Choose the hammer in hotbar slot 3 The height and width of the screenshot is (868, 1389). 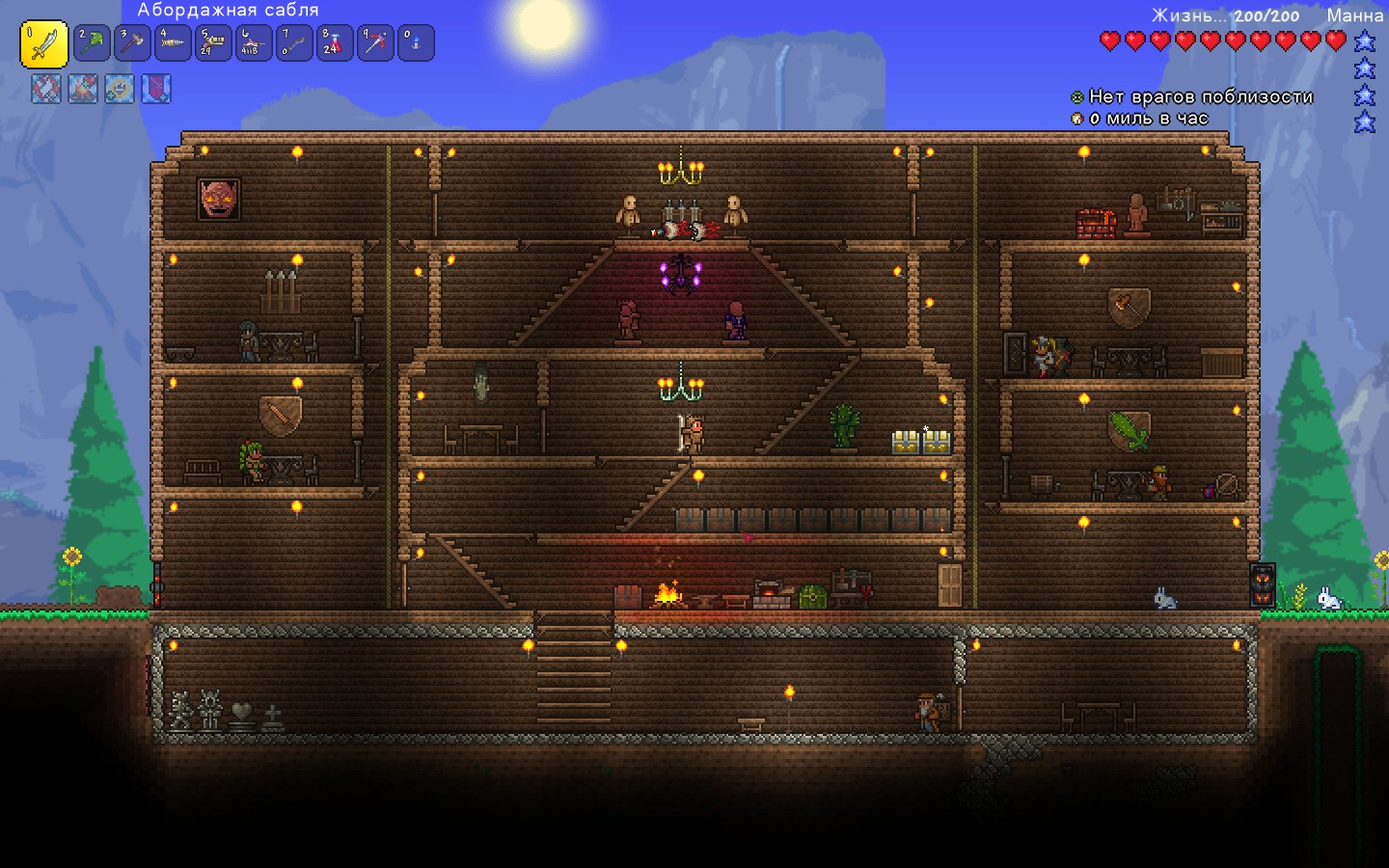click(x=133, y=43)
